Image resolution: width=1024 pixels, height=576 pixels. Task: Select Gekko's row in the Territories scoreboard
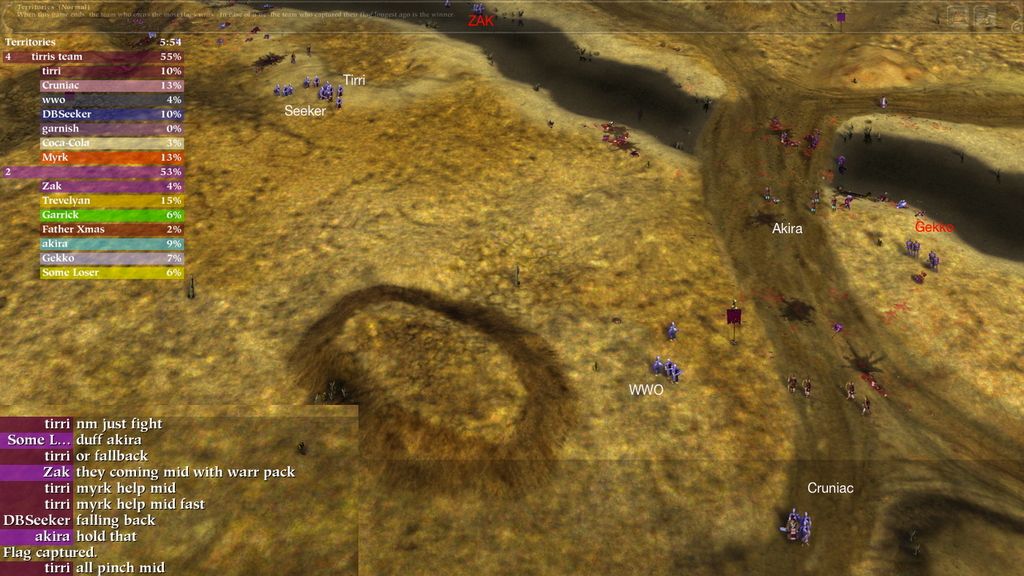click(110, 258)
